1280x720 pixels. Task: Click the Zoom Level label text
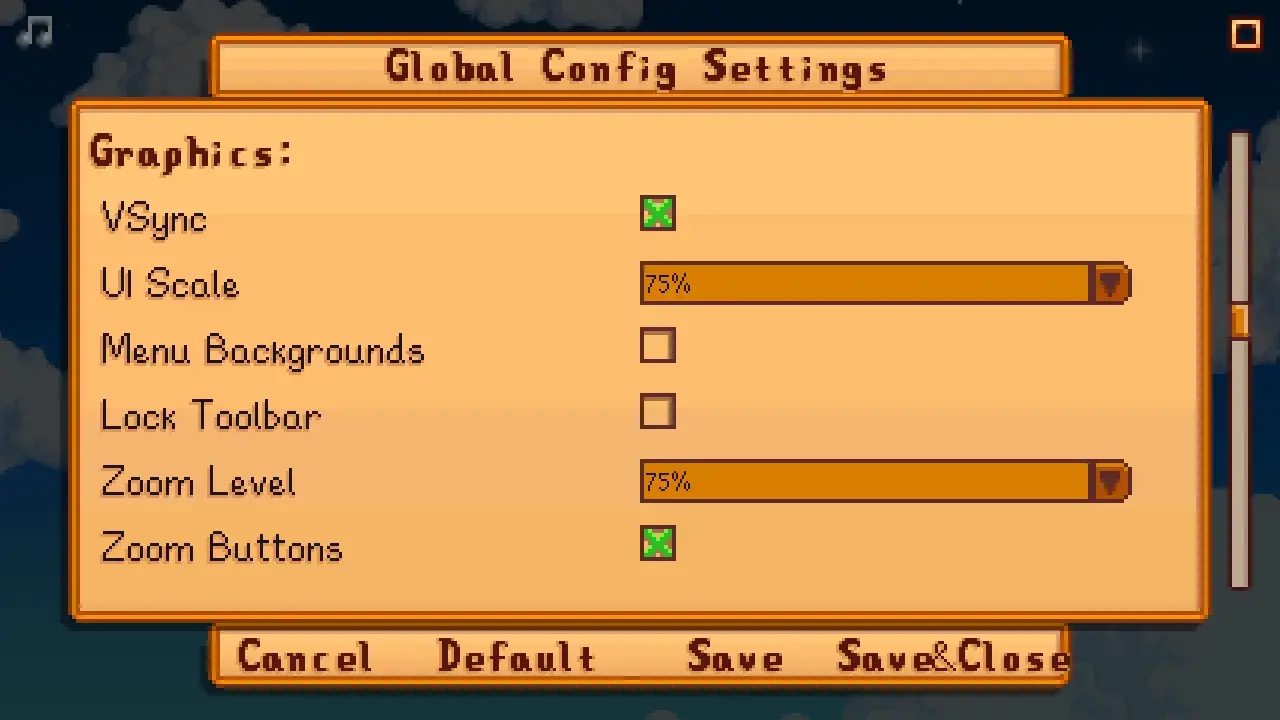tap(197, 483)
